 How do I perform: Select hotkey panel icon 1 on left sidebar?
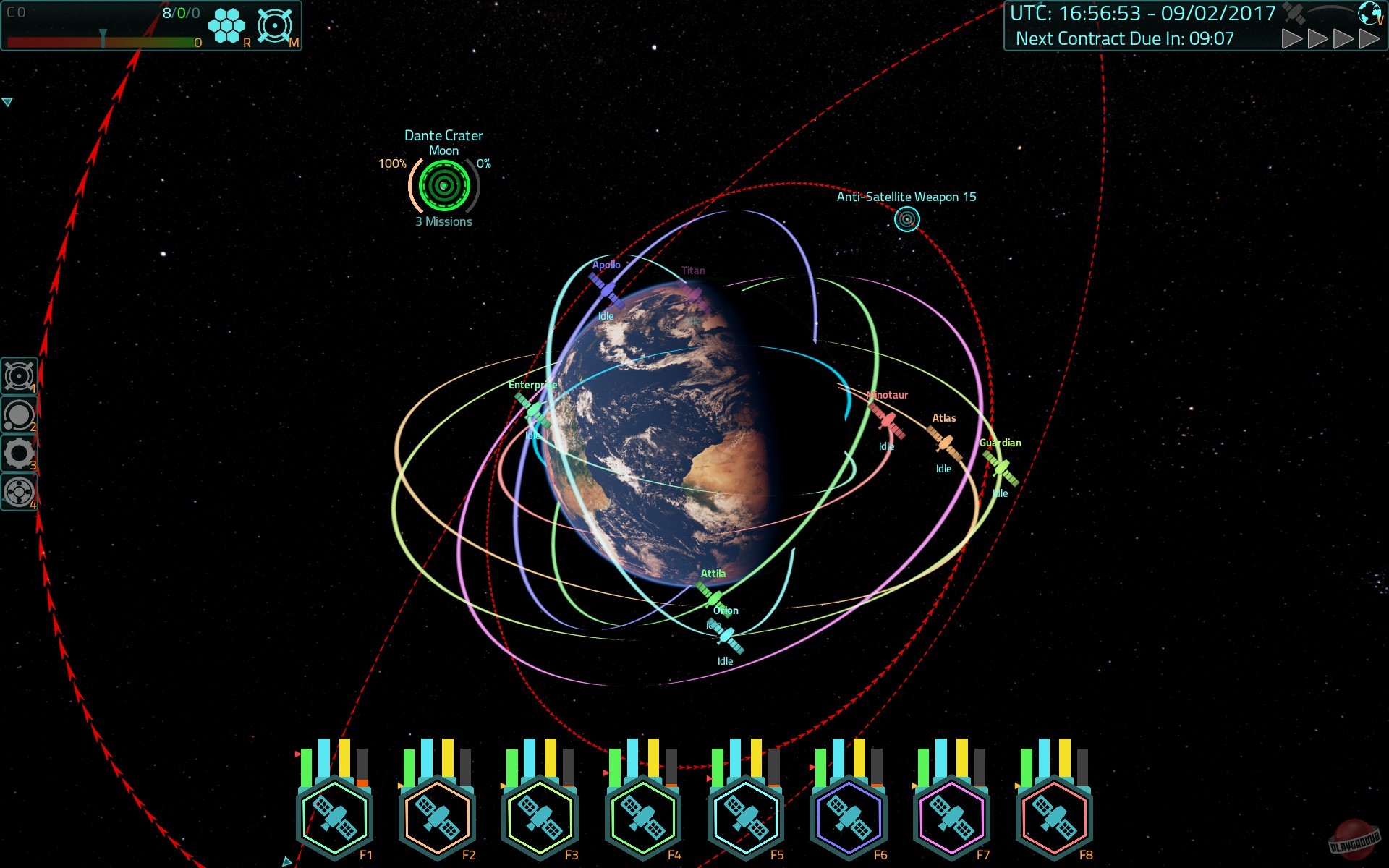tap(19, 377)
